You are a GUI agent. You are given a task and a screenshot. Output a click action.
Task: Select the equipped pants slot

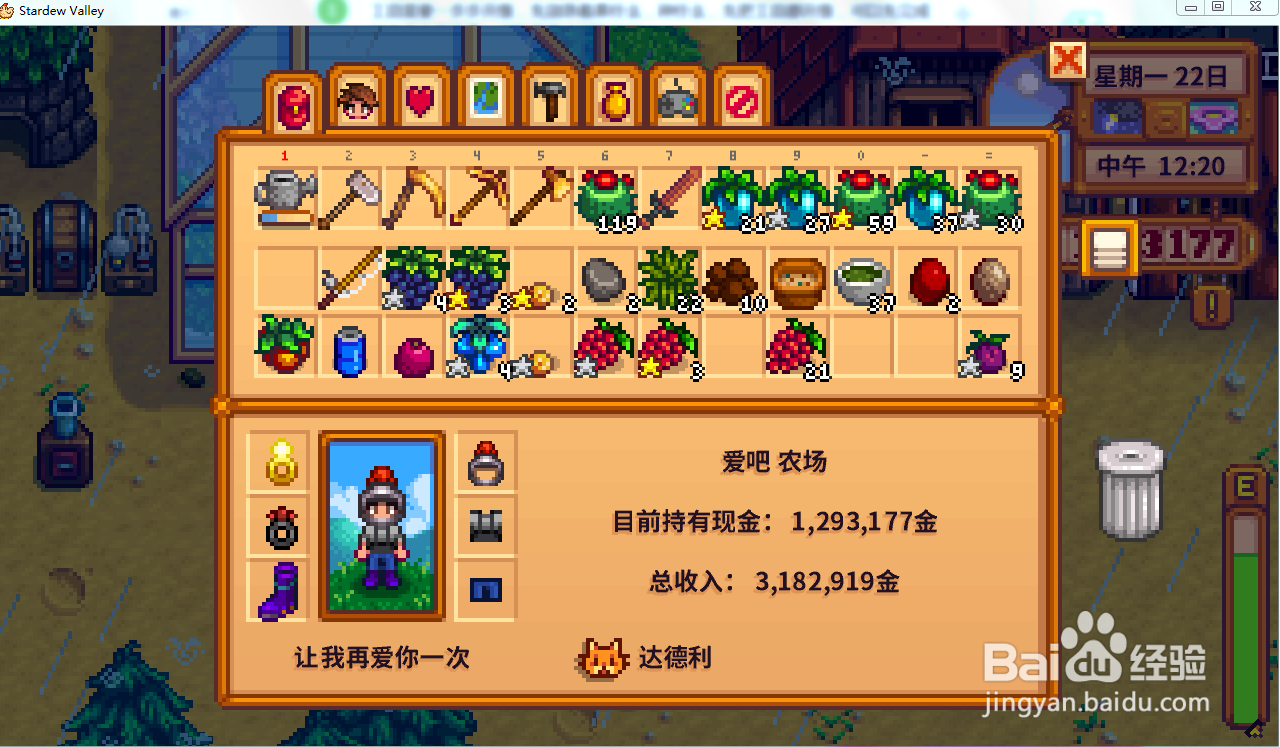click(485, 590)
